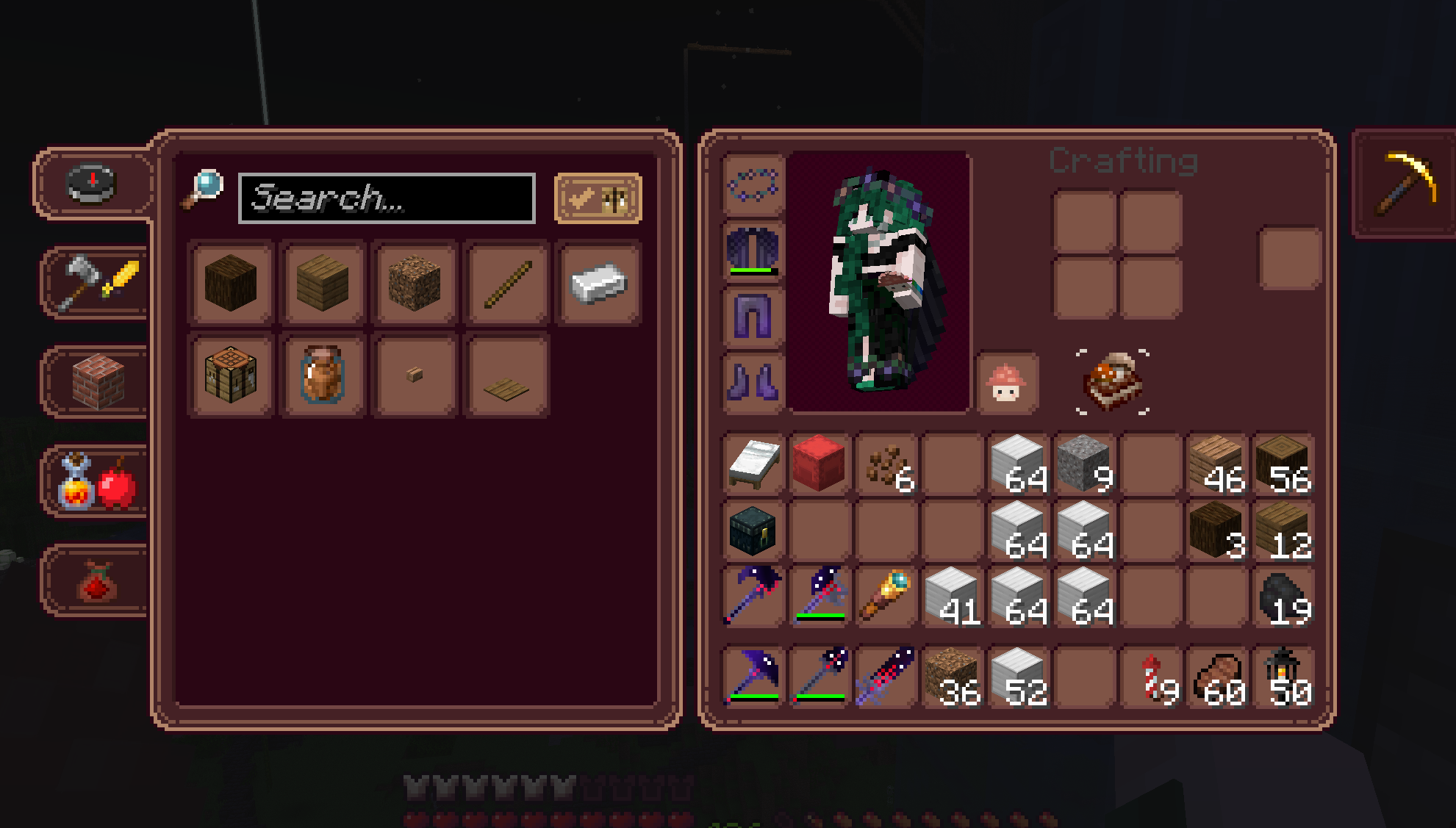The height and width of the screenshot is (828, 1456).
Task: Pick the stick recipe
Action: (x=507, y=284)
